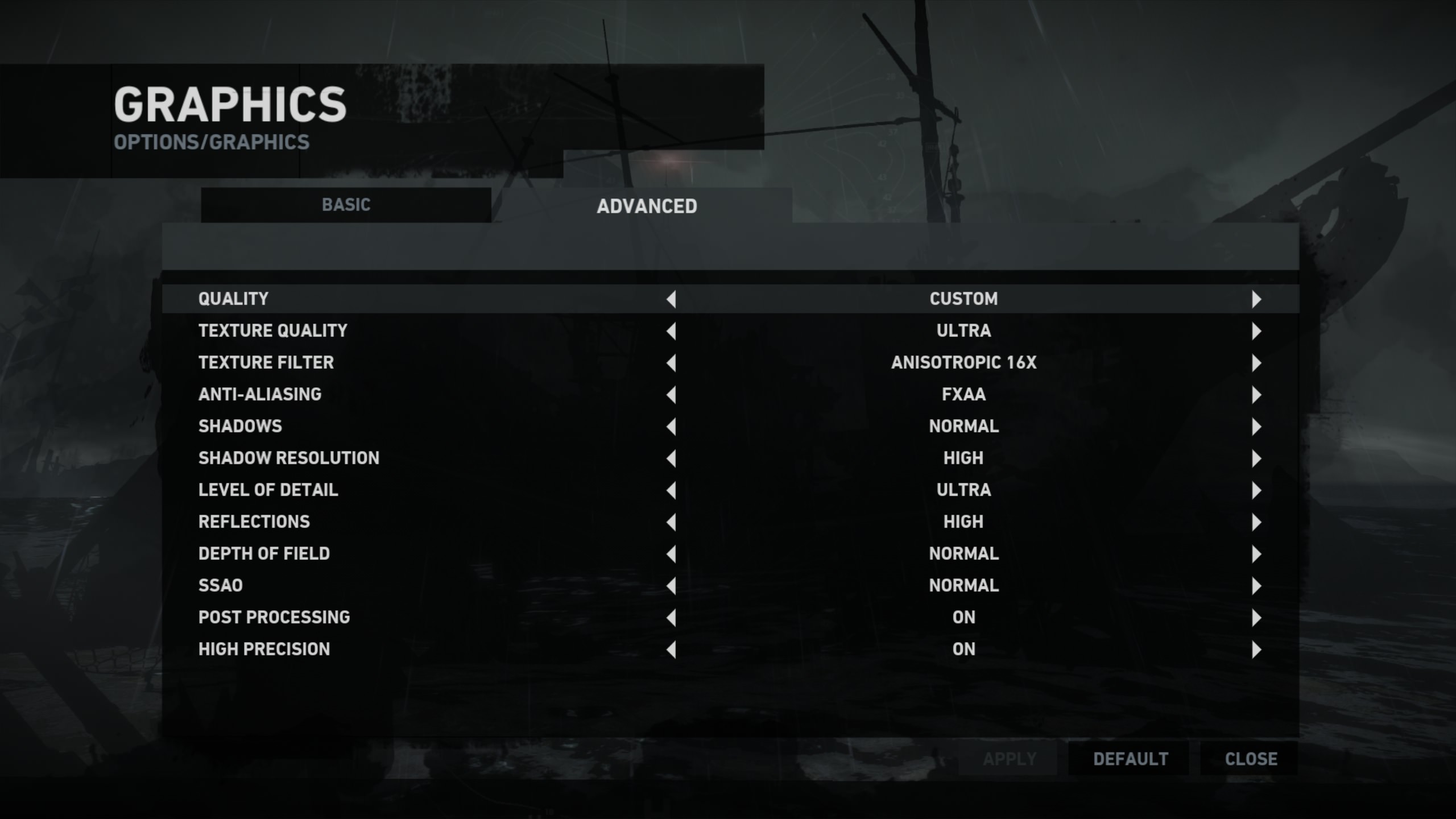
Task: Select the Advanced tab
Action: pyautogui.click(x=647, y=206)
